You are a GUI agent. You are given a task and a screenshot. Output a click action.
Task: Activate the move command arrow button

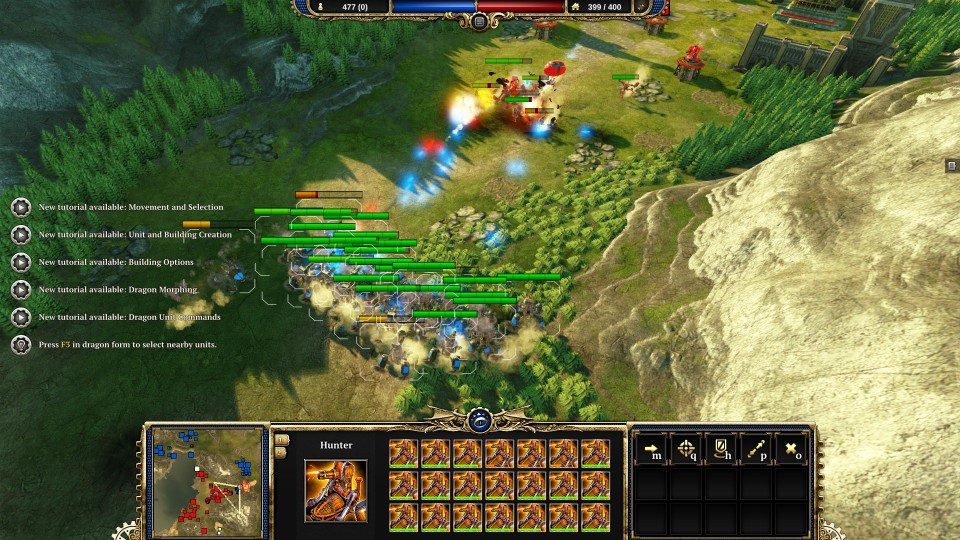click(653, 450)
